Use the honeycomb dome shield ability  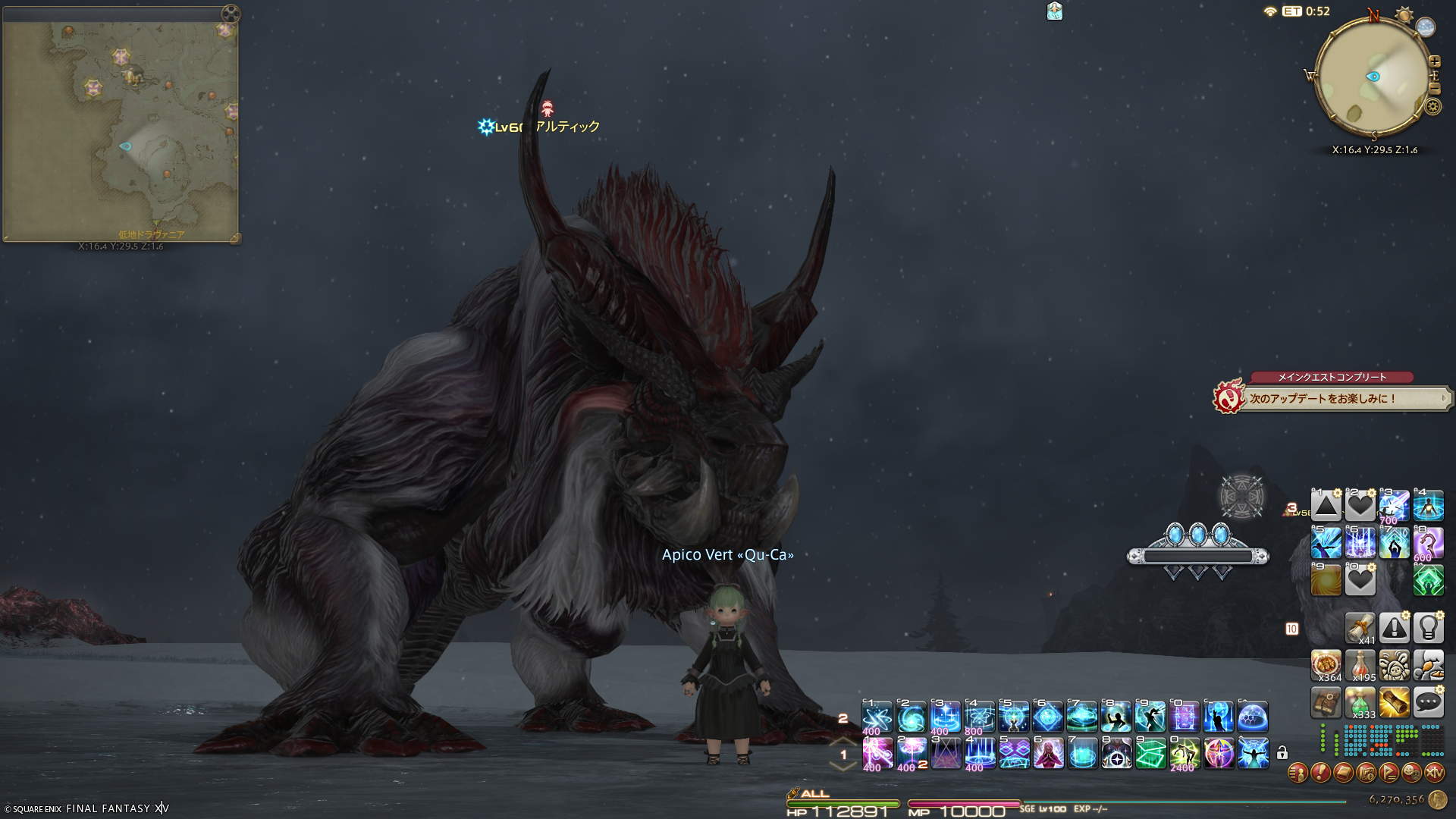pyautogui.click(x=1253, y=717)
